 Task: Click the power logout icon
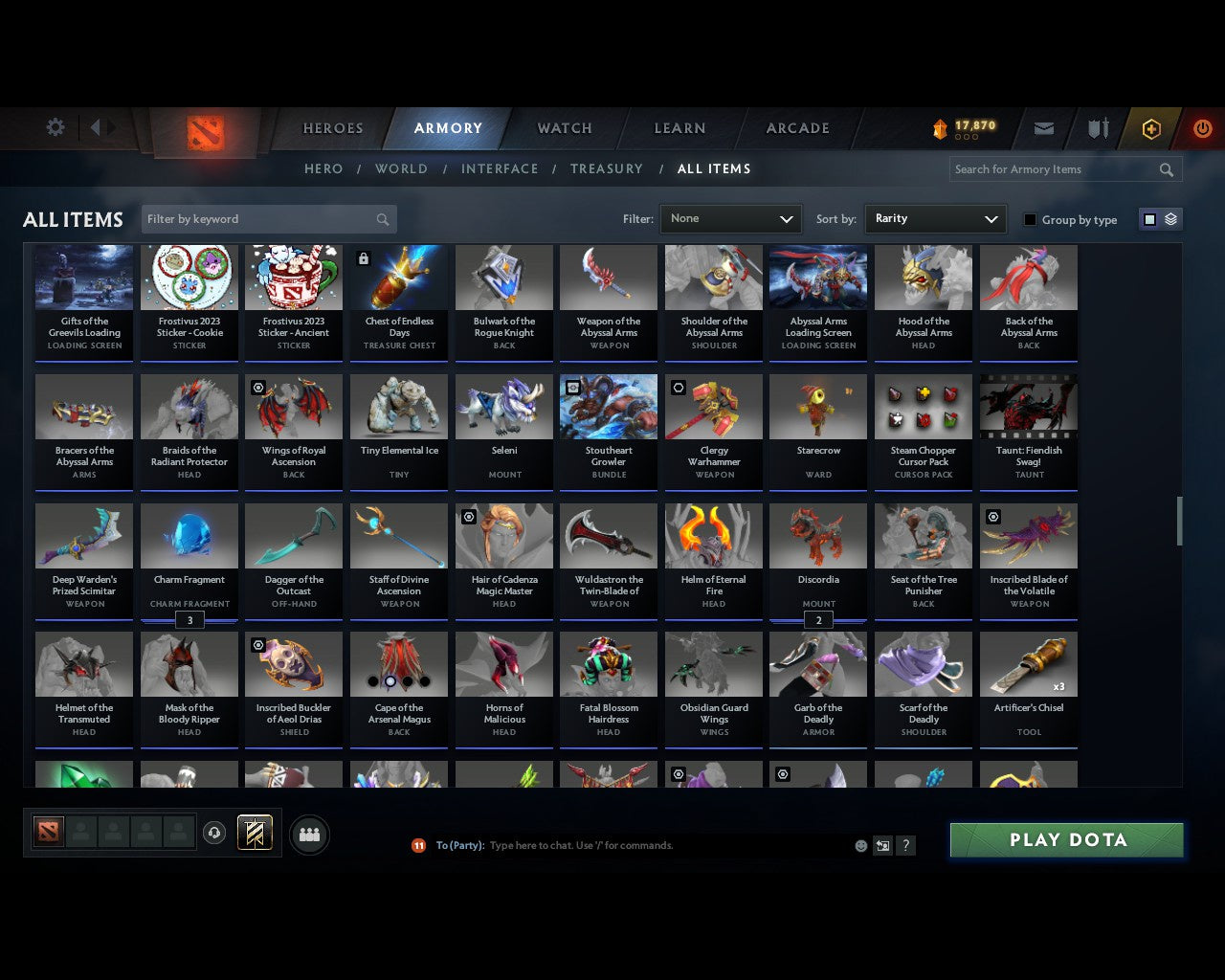click(x=1202, y=127)
